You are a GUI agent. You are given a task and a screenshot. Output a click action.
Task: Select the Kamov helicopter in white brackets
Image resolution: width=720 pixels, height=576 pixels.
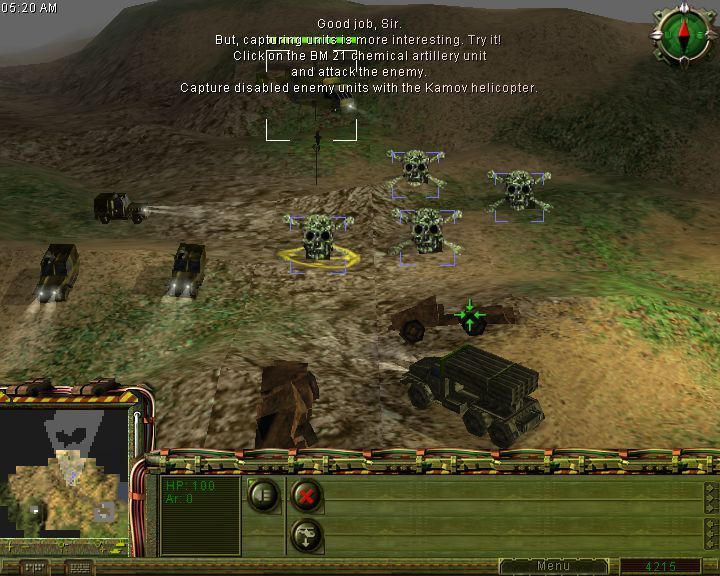point(312,108)
